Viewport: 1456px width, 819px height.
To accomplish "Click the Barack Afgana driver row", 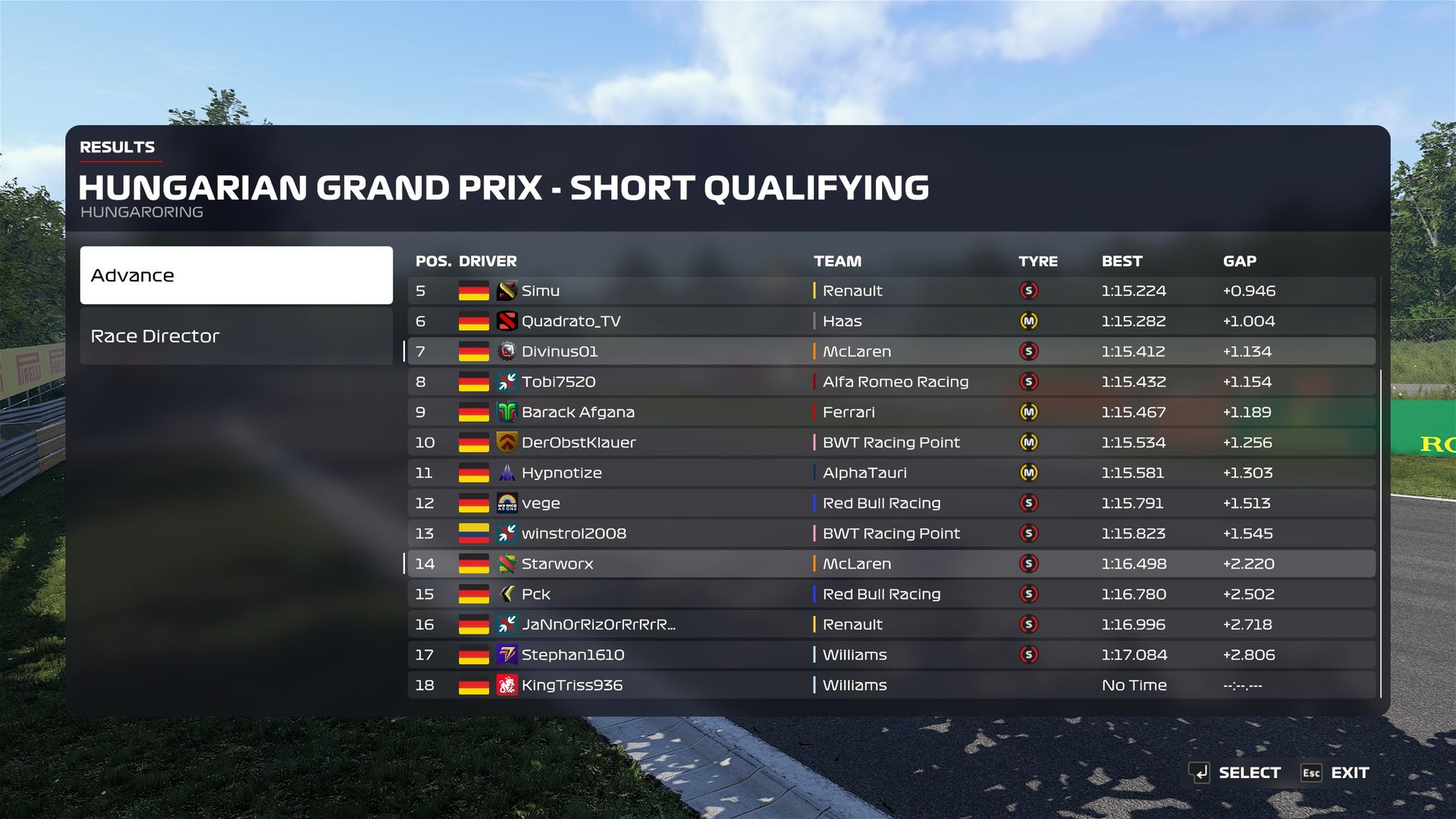I will (x=891, y=412).
